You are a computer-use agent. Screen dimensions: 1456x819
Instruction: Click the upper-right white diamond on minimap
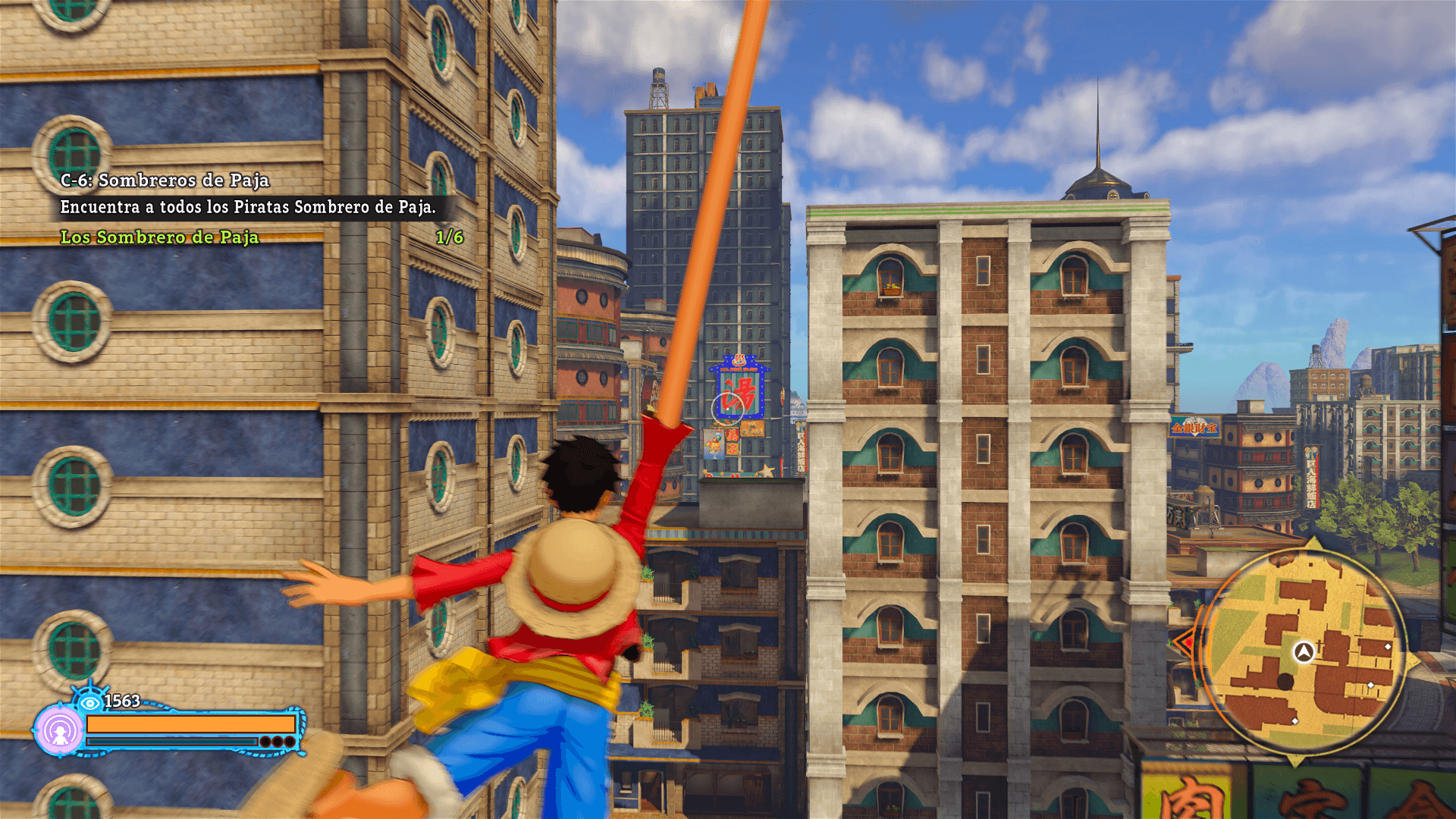click(x=1388, y=647)
